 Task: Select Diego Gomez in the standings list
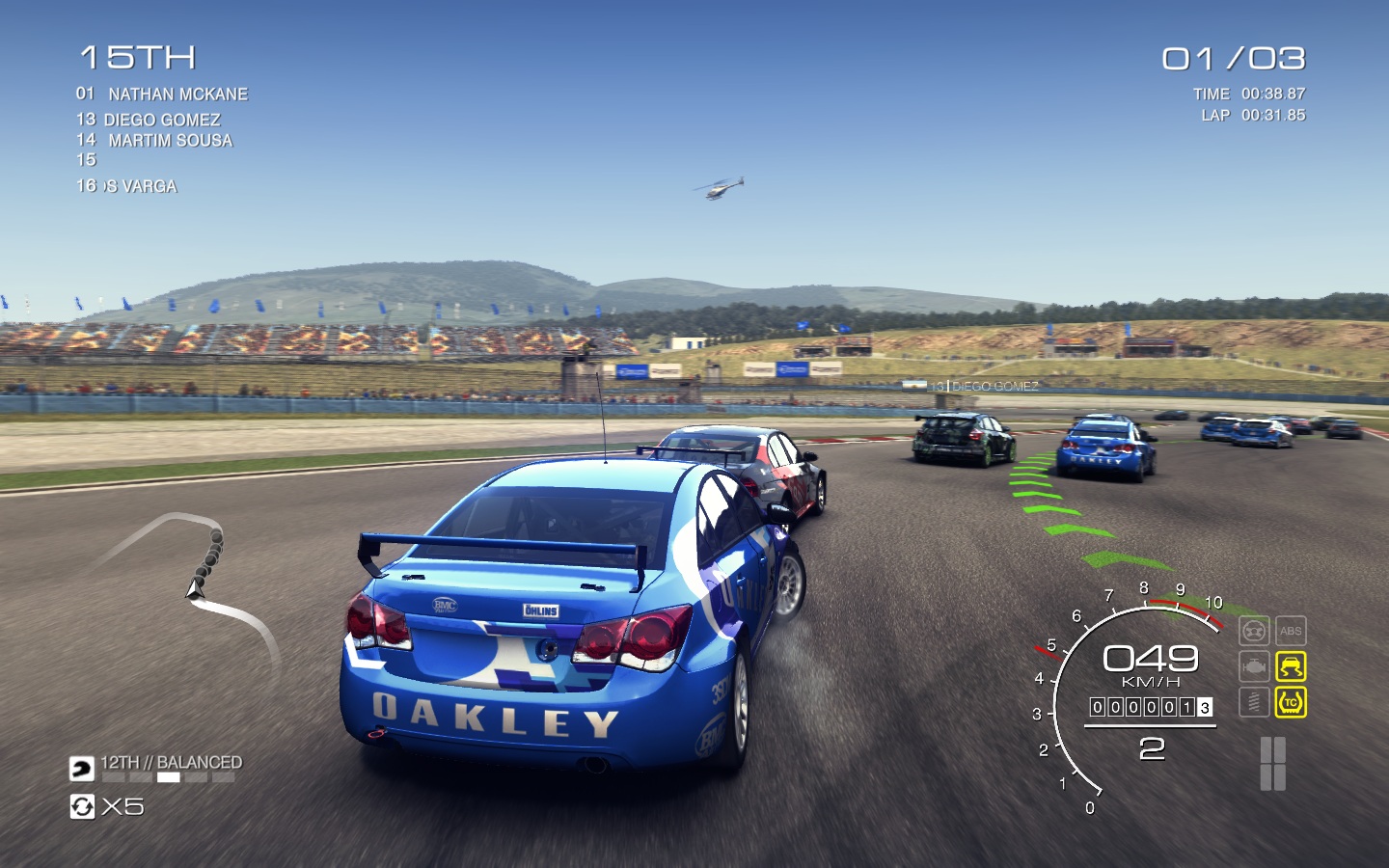pyautogui.click(x=161, y=120)
